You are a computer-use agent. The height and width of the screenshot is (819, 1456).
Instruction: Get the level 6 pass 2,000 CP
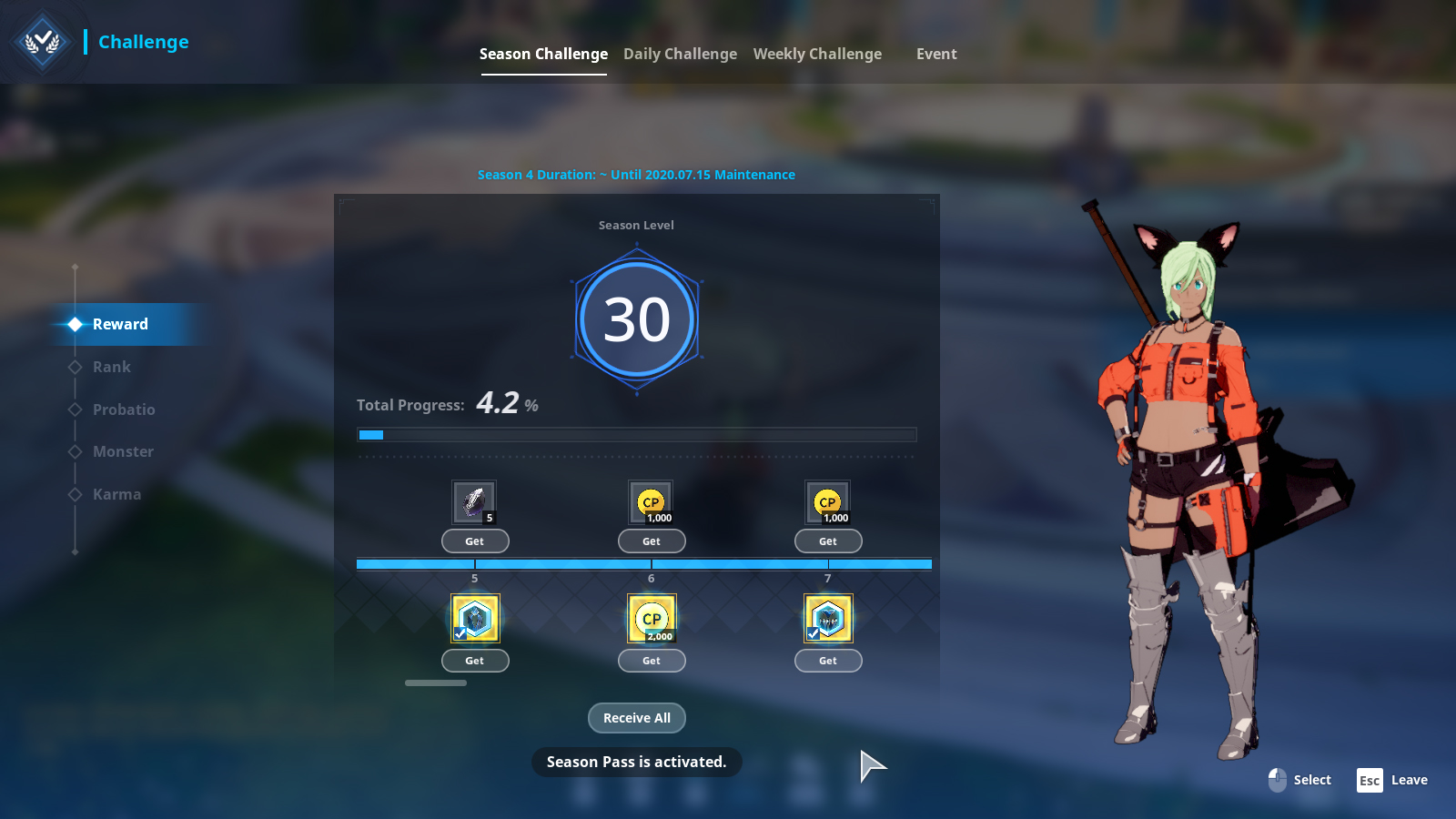click(x=652, y=661)
